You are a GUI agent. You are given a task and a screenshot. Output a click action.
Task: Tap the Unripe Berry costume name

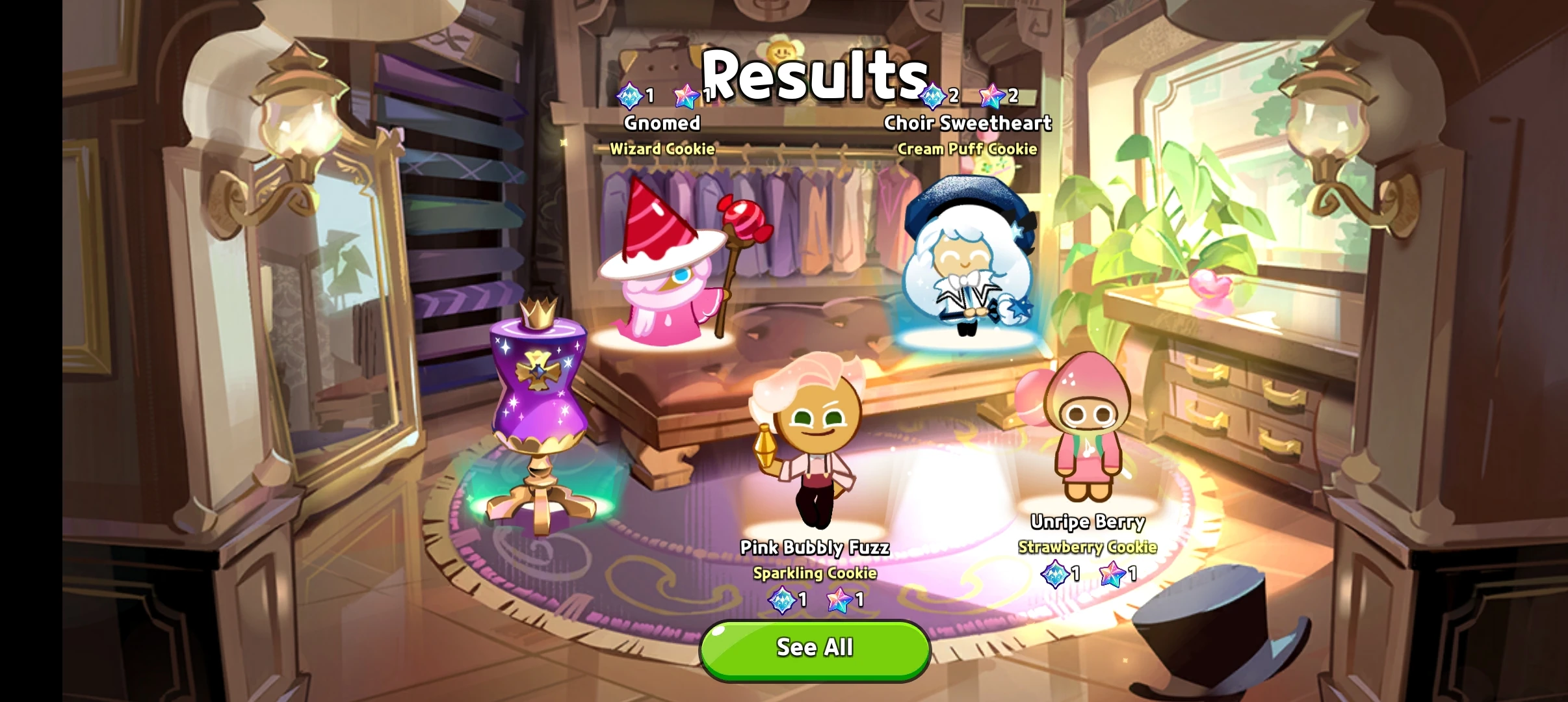point(1088,521)
